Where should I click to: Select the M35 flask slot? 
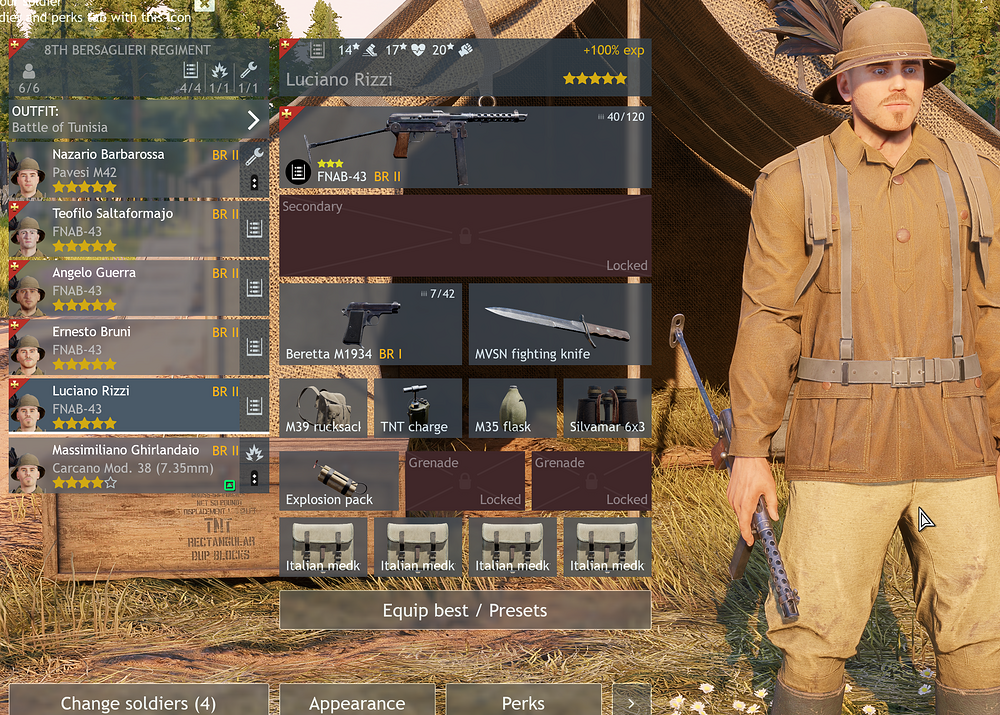click(513, 407)
